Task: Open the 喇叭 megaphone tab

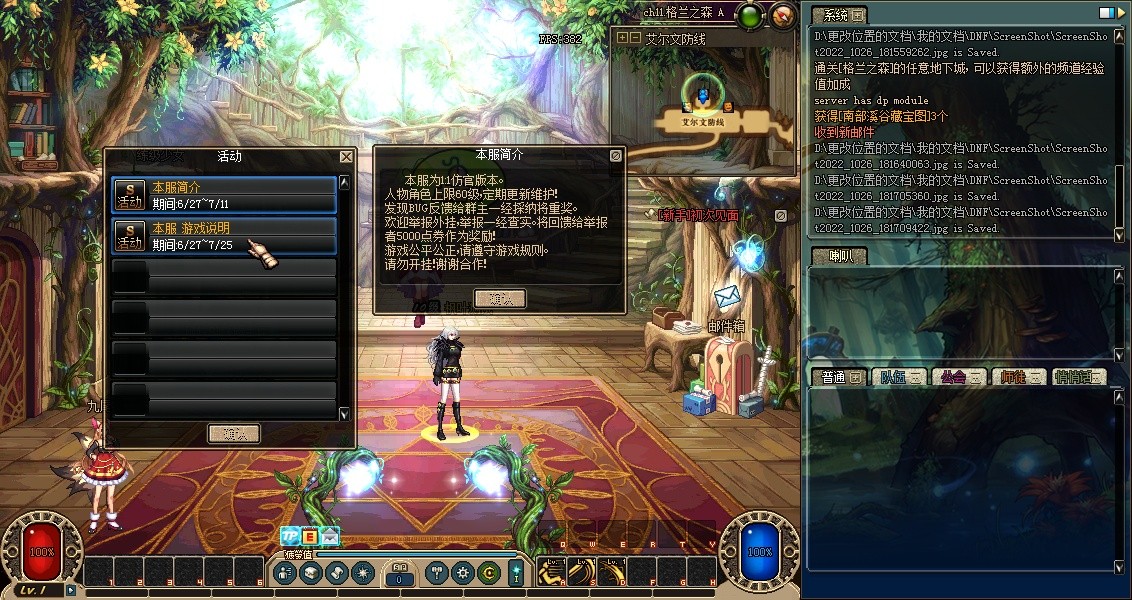Action: [x=838, y=257]
